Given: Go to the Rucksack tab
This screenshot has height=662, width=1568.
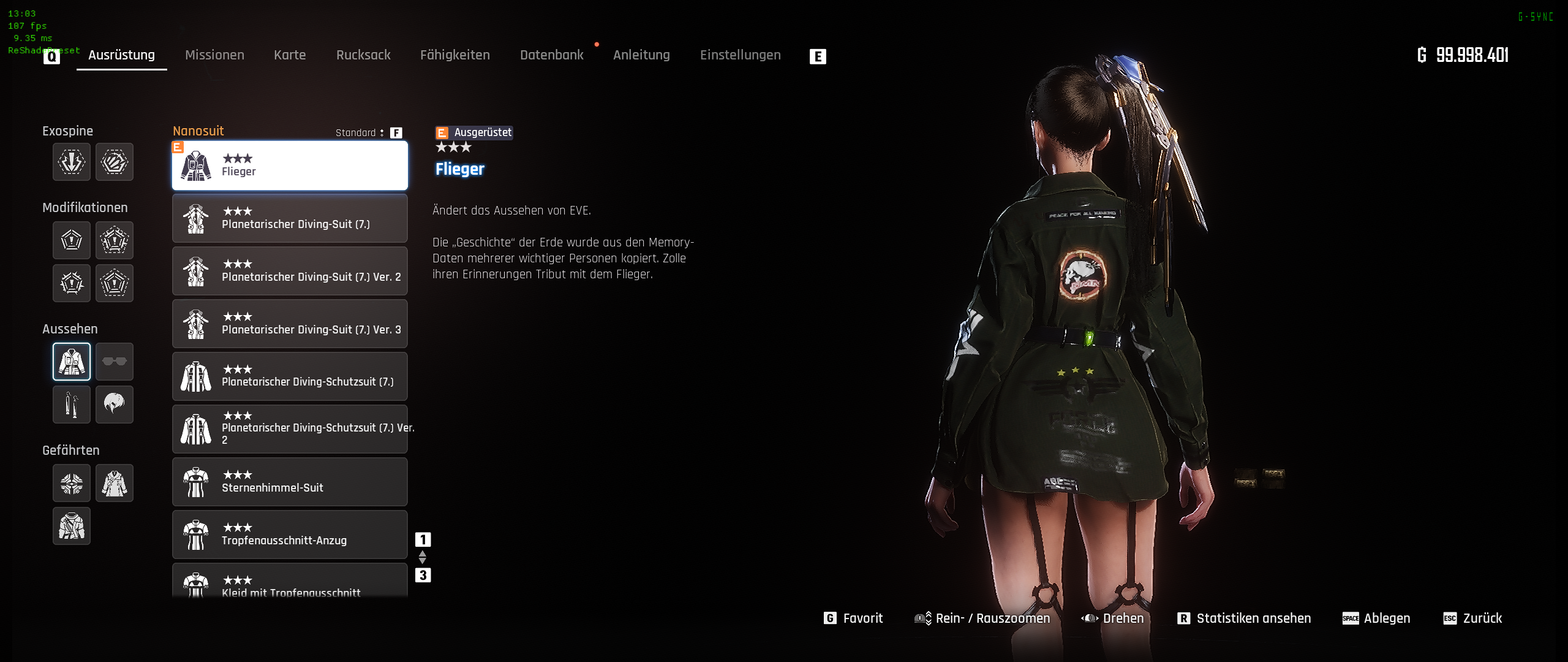Looking at the screenshot, I should point(363,55).
